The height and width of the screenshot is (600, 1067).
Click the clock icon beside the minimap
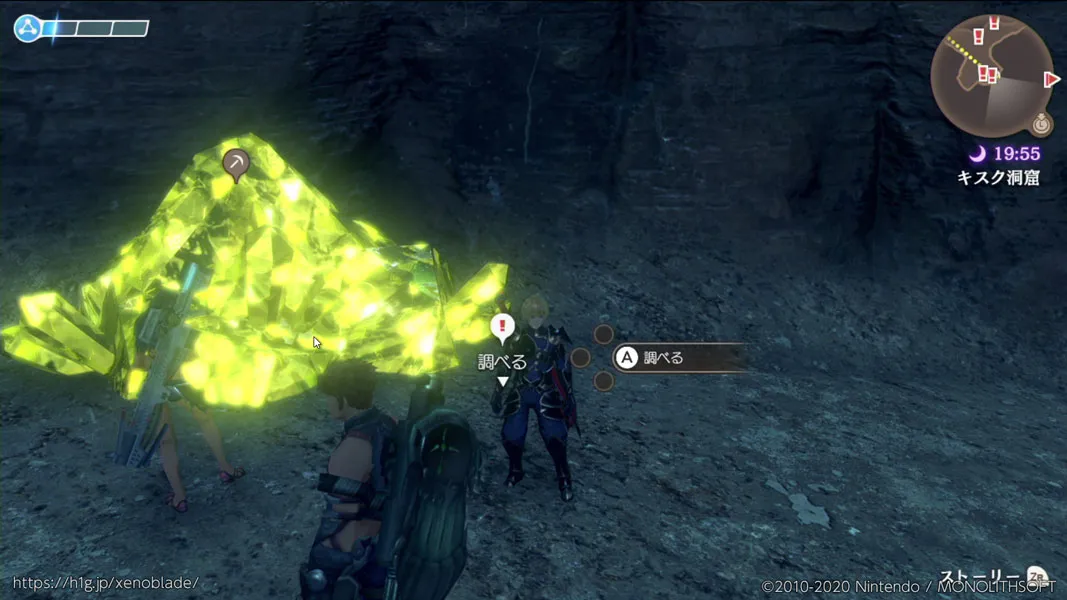pos(1042,125)
